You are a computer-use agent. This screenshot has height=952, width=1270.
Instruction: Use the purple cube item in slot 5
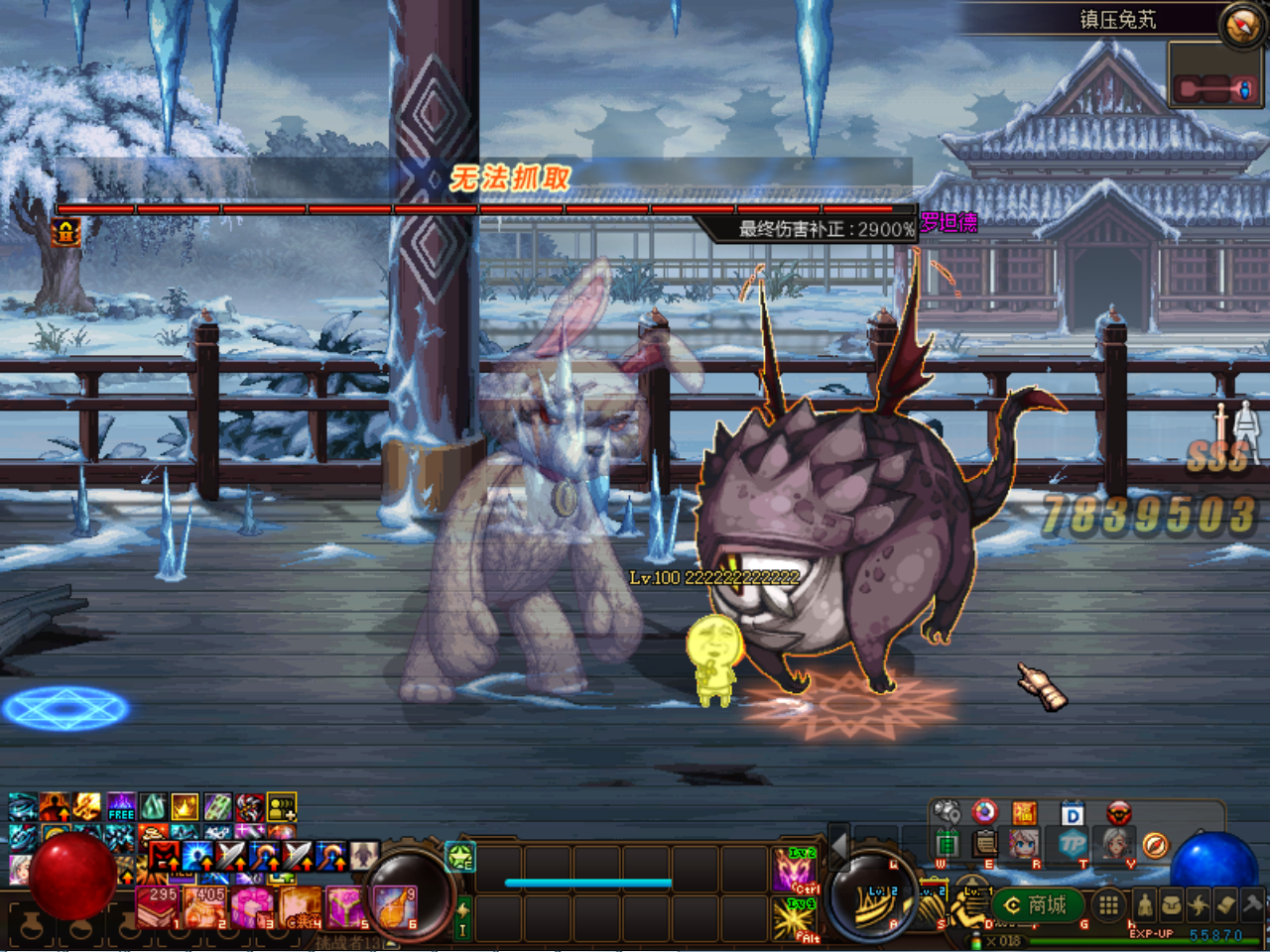pyautogui.click(x=346, y=906)
